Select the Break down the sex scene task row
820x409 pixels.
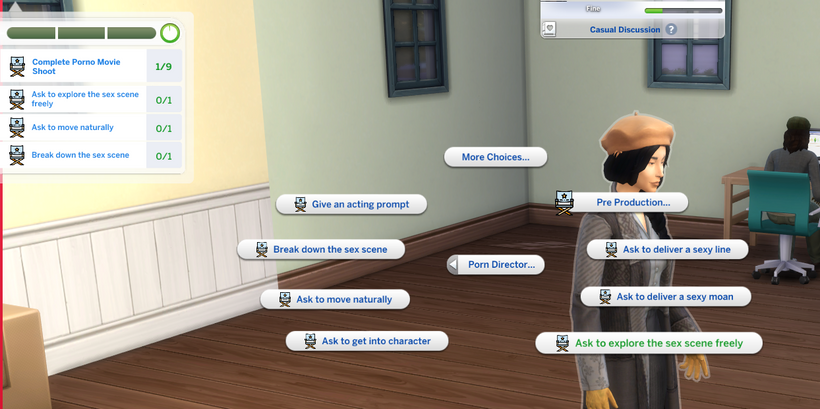[78, 156]
